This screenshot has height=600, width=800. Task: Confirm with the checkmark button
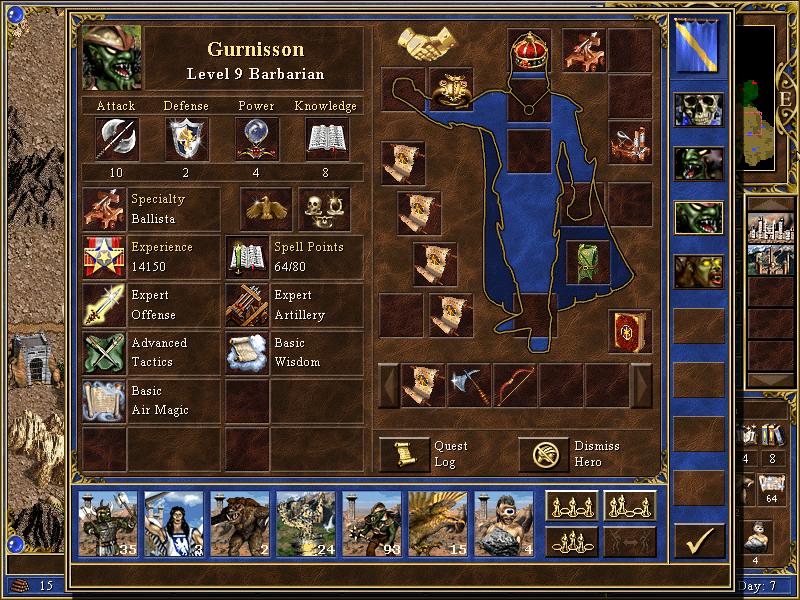(698, 541)
